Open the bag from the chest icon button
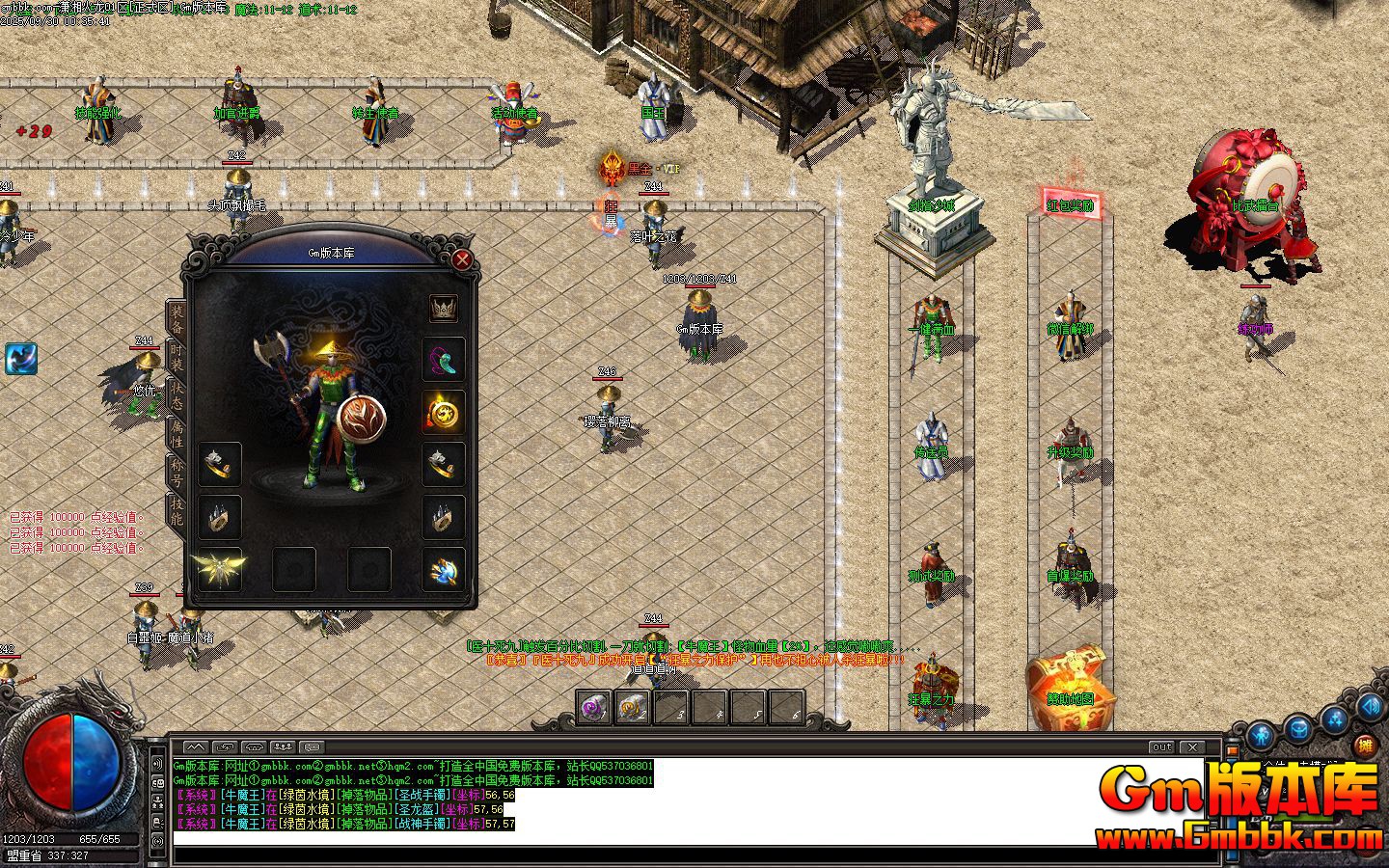This screenshot has height=868, width=1389. point(1299,728)
